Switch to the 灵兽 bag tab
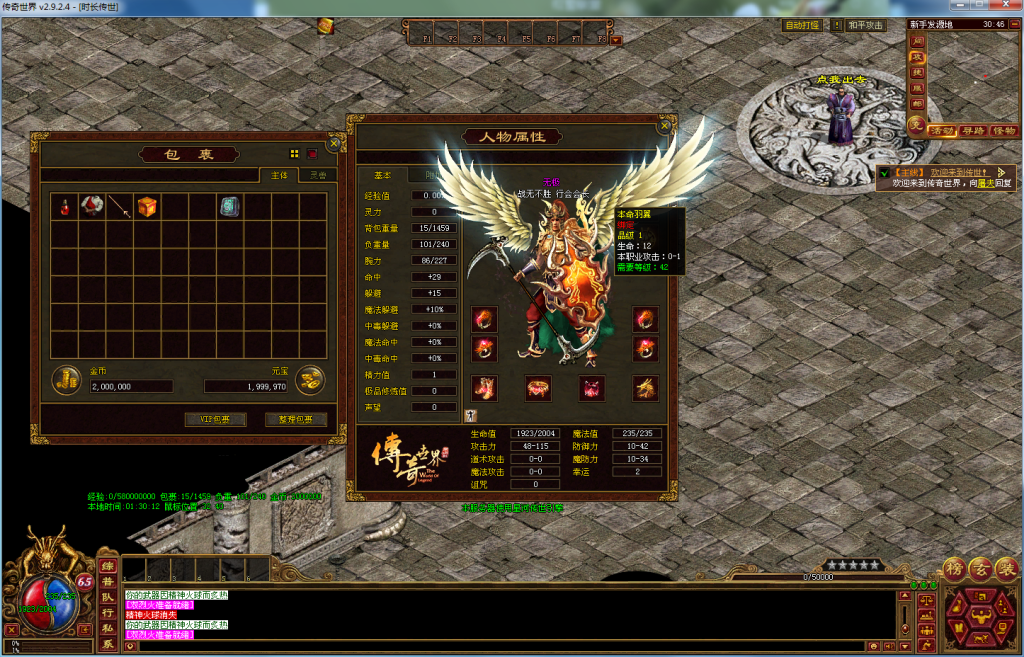Viewport: 1024px width, 657px height. click(x=317, y=175)
